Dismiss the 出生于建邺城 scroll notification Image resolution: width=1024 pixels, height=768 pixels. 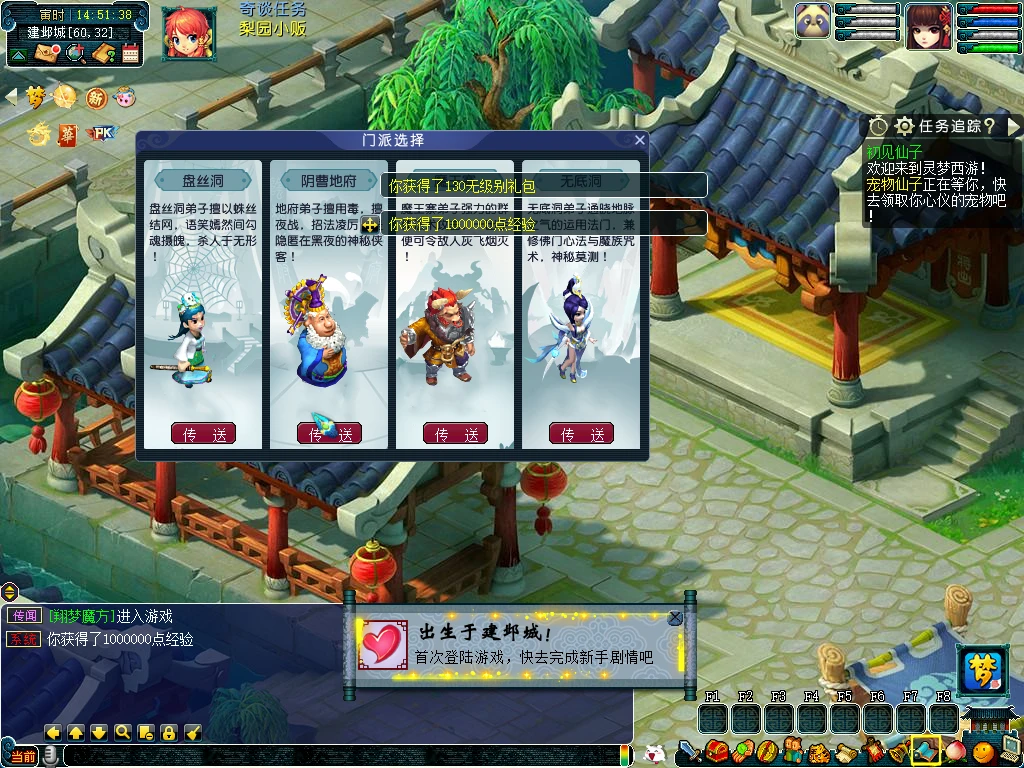click(675, 618)
